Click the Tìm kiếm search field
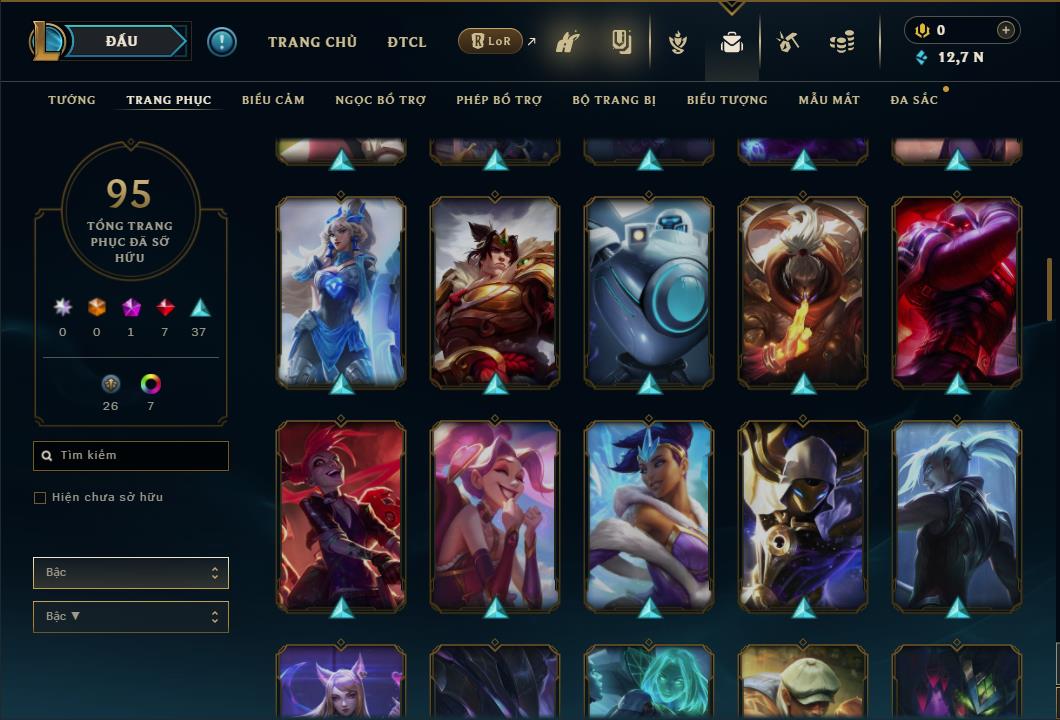1060x720 pixels. 131,456
